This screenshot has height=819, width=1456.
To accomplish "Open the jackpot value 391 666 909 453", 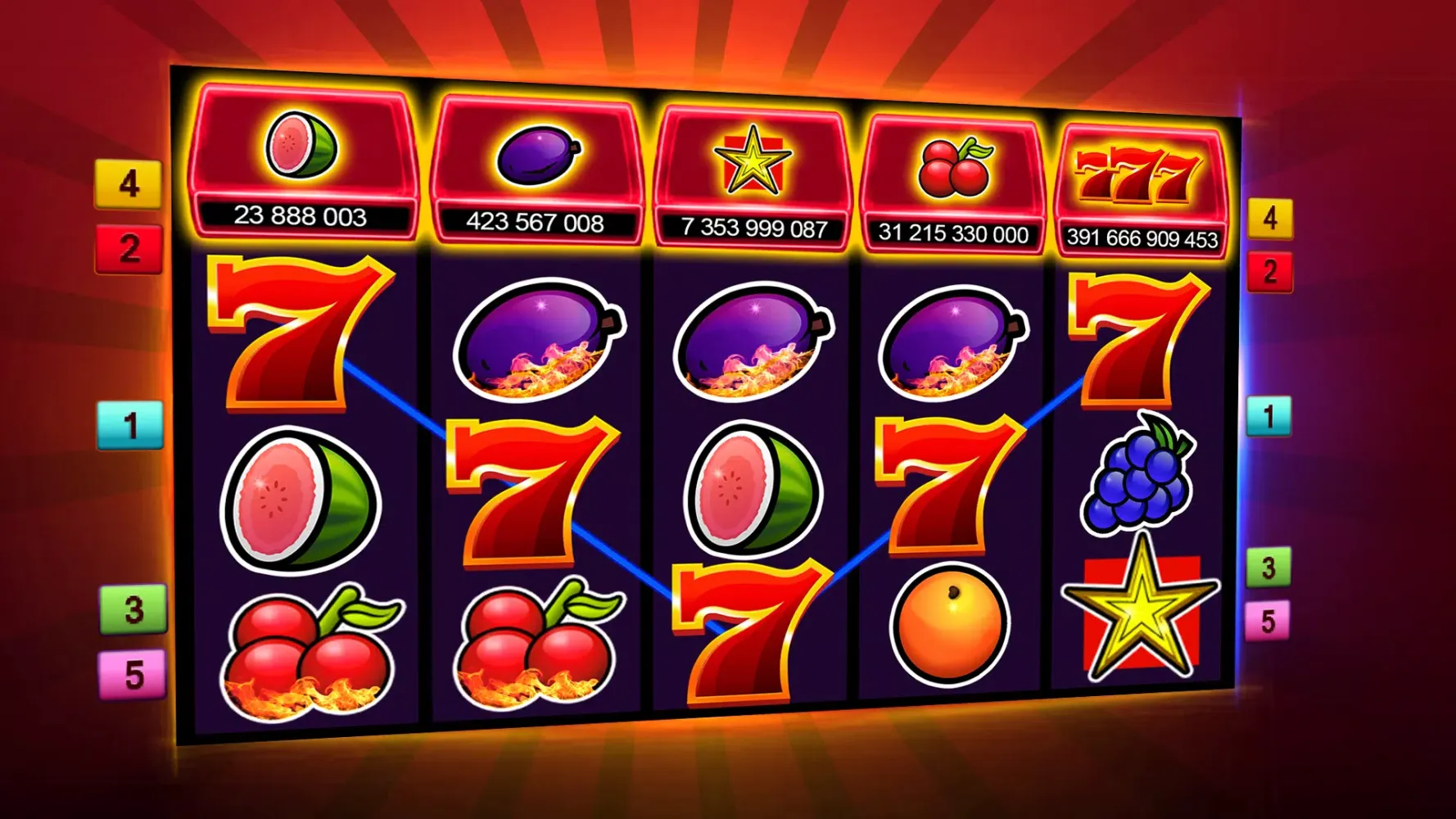I will (1142, 238).
